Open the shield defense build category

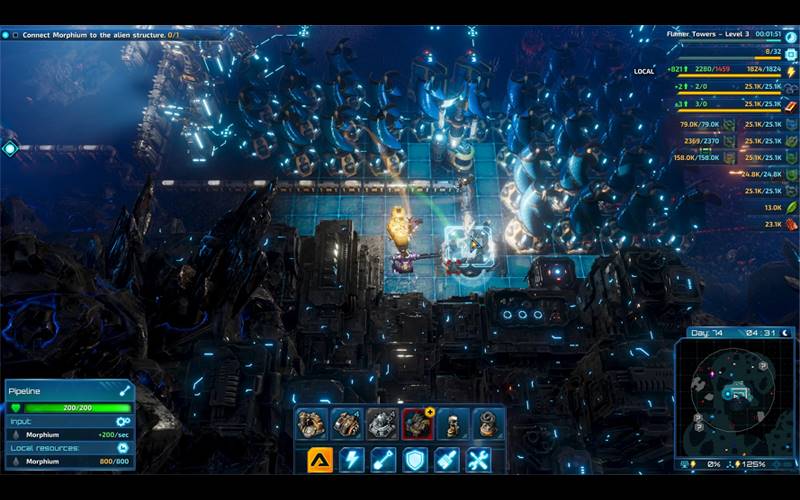pyautogui.click(x=416, y=459)
